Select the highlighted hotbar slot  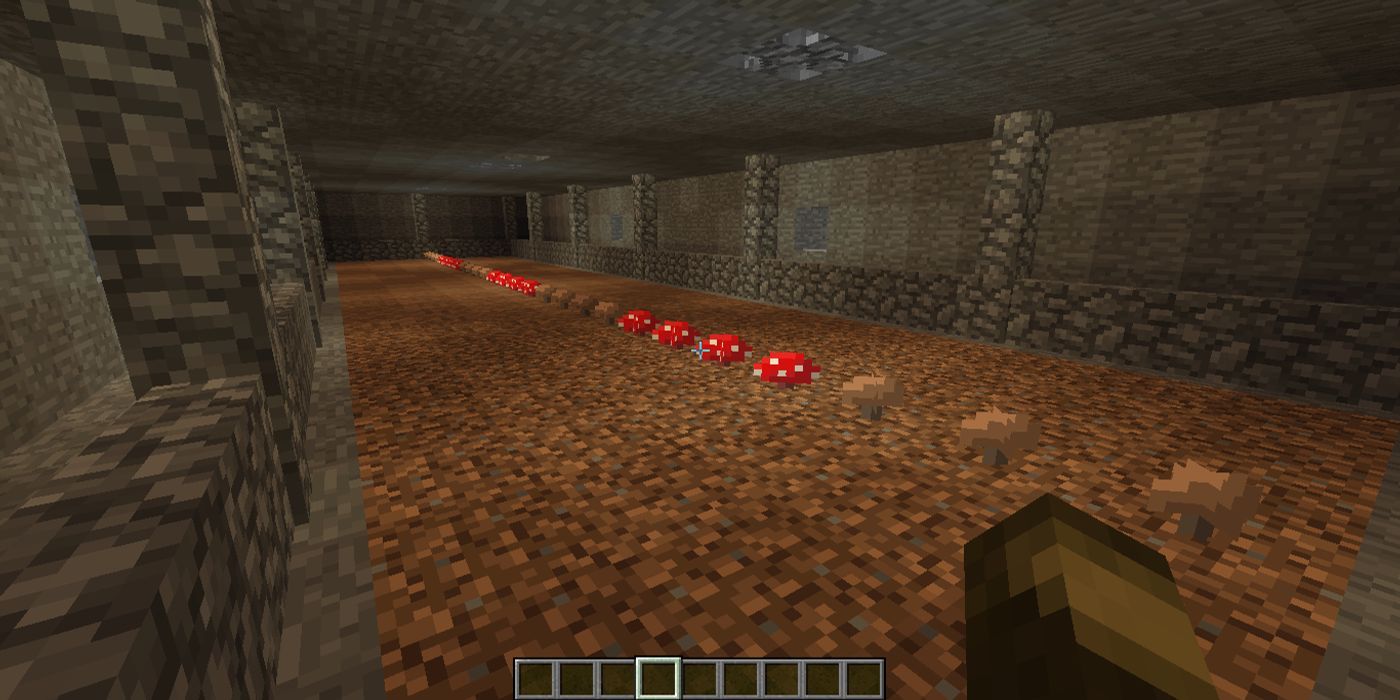(658, 679)
